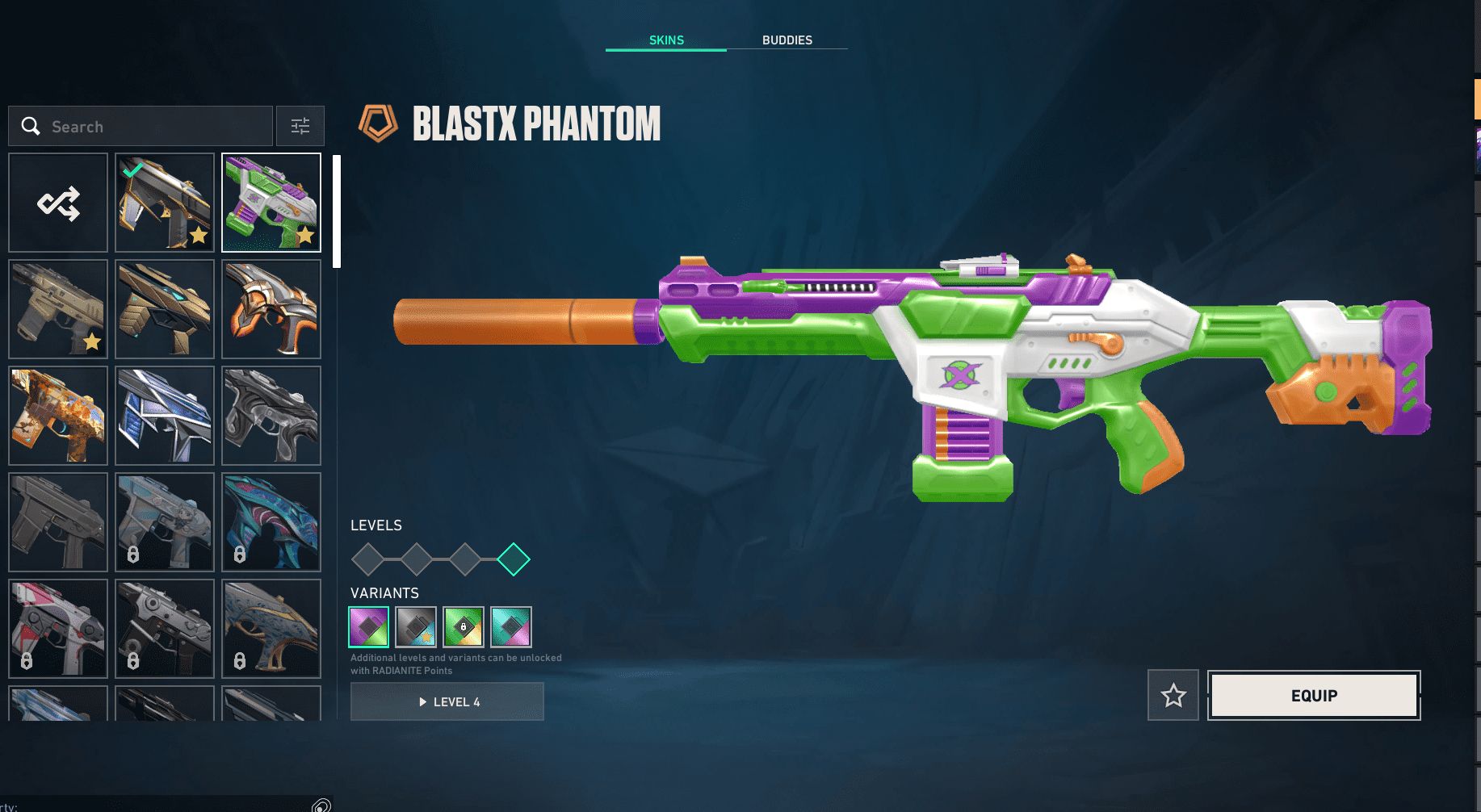Click the skin search field
The height and width of the screenshot is (812, 1481).
153,127
